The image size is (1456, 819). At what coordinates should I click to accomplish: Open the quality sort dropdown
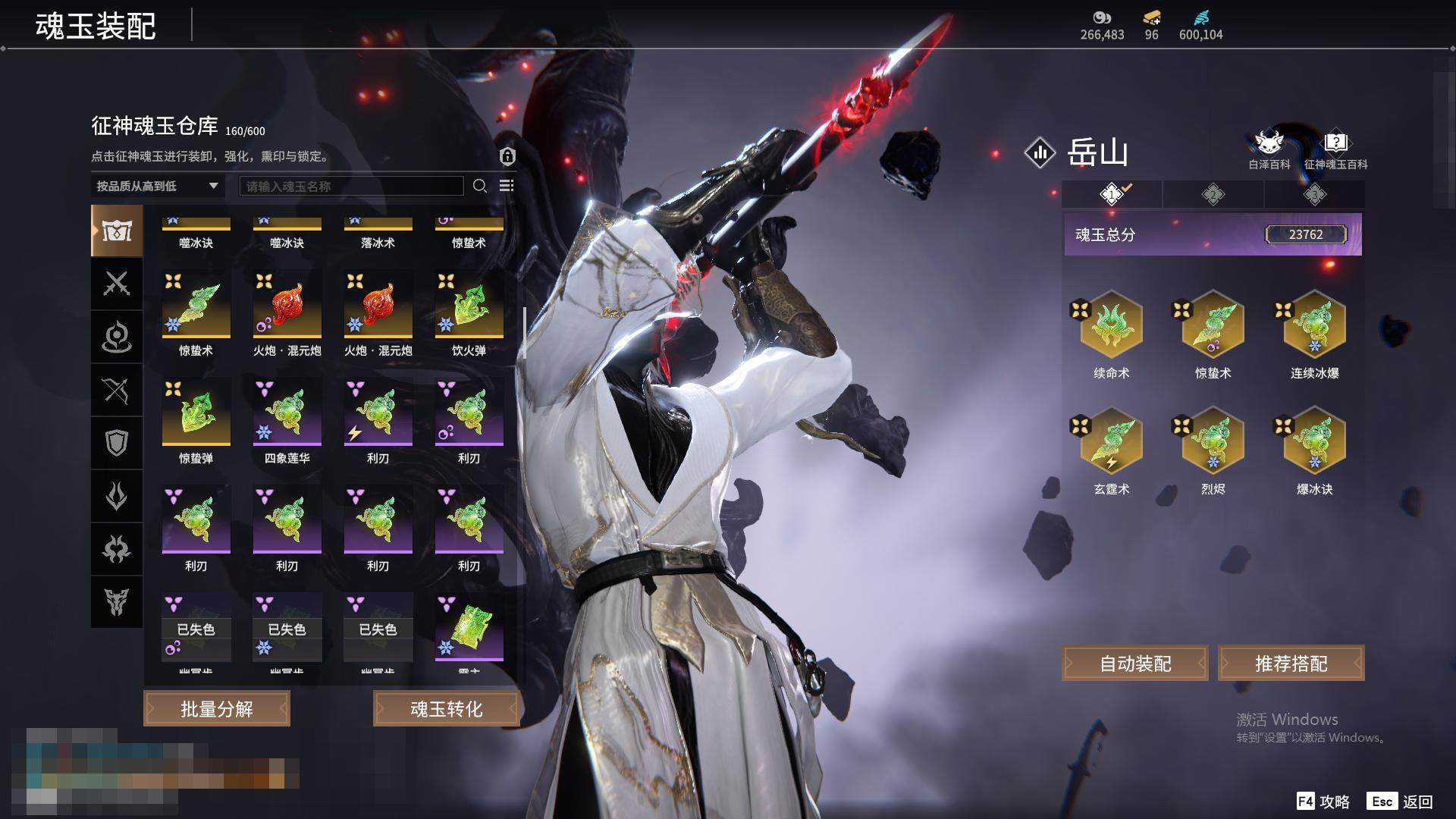pyautogui.click(x=157, y=186)
